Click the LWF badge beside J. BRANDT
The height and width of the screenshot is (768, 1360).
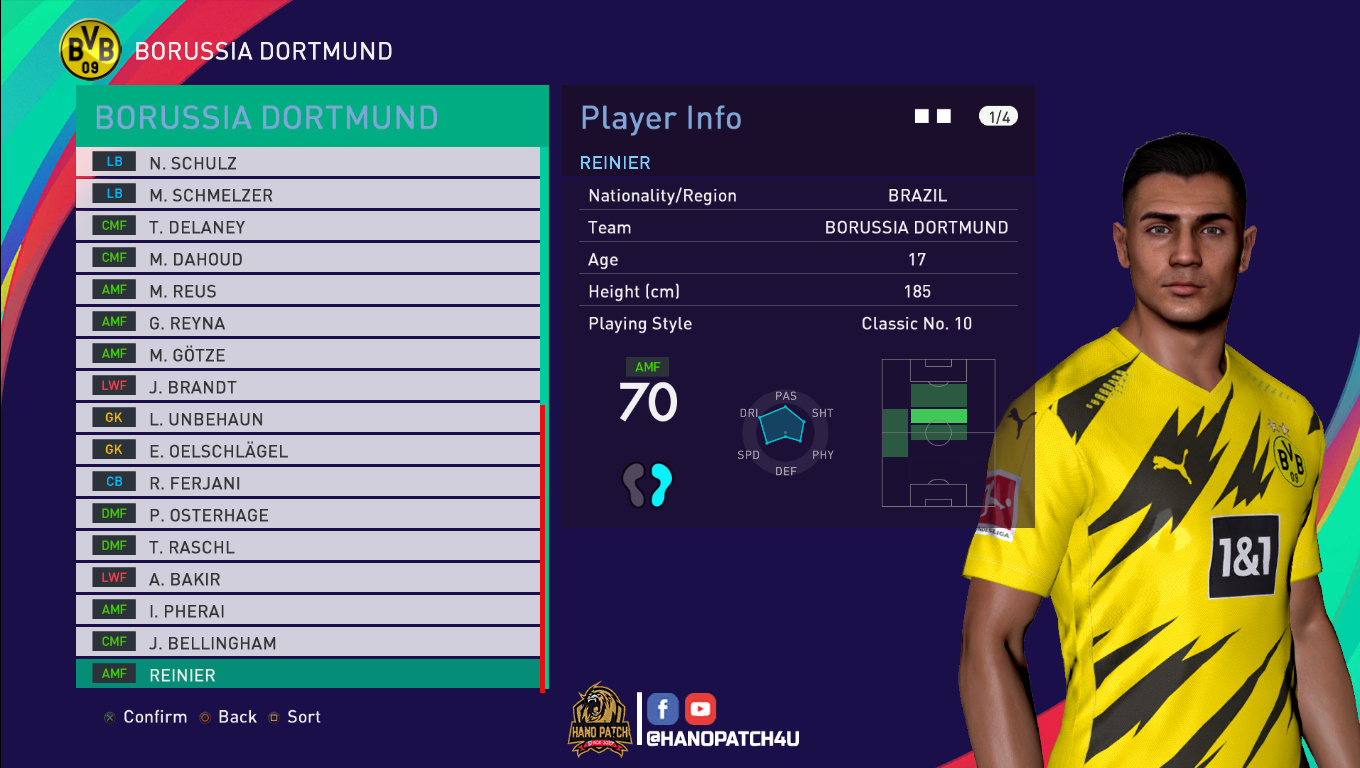coord(113,385)
